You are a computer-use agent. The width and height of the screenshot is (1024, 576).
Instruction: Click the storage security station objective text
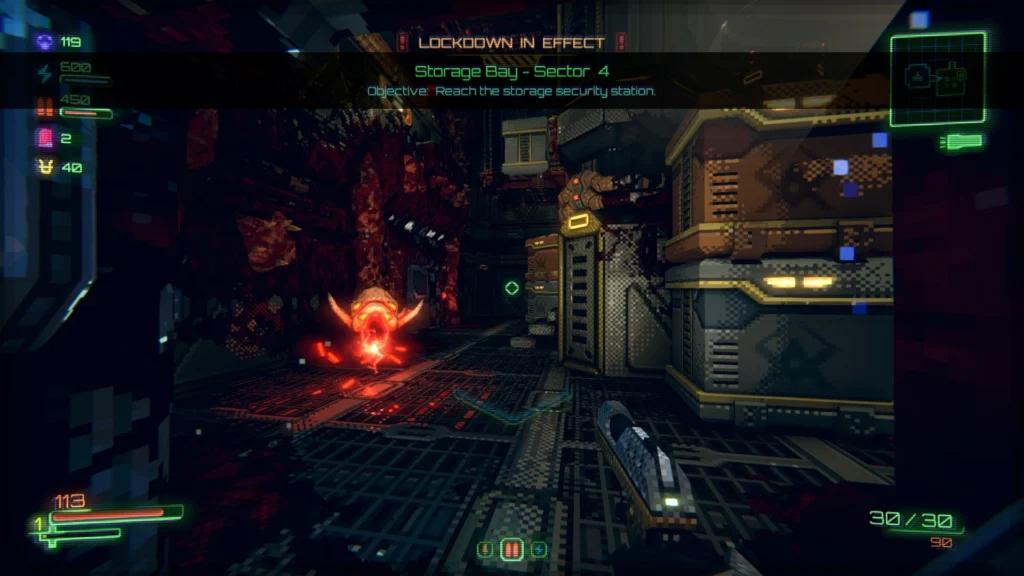pyautogui.click(x=511, y=91)
